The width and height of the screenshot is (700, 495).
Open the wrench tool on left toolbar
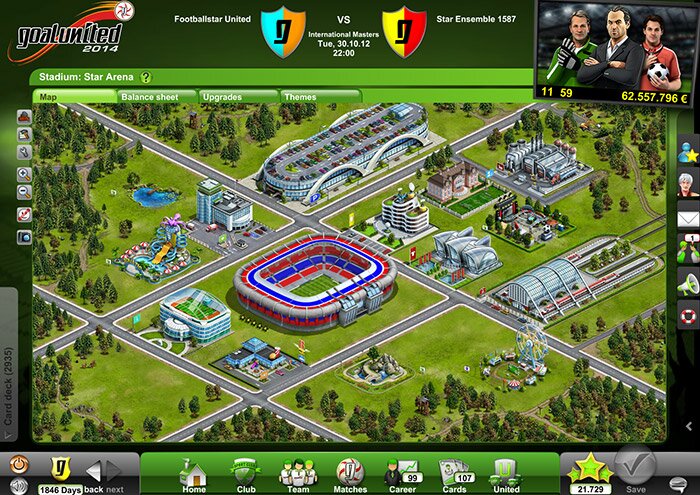point(24,152)
